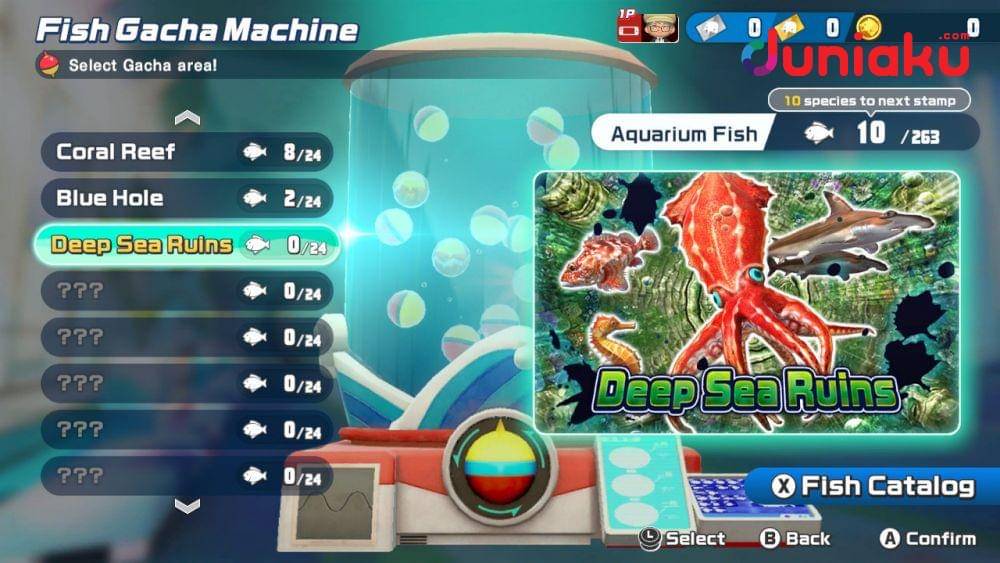Go Back from the gacha menu
Image resolution: width=1000 pixels, height=563 pixels.
click(795, 538)
